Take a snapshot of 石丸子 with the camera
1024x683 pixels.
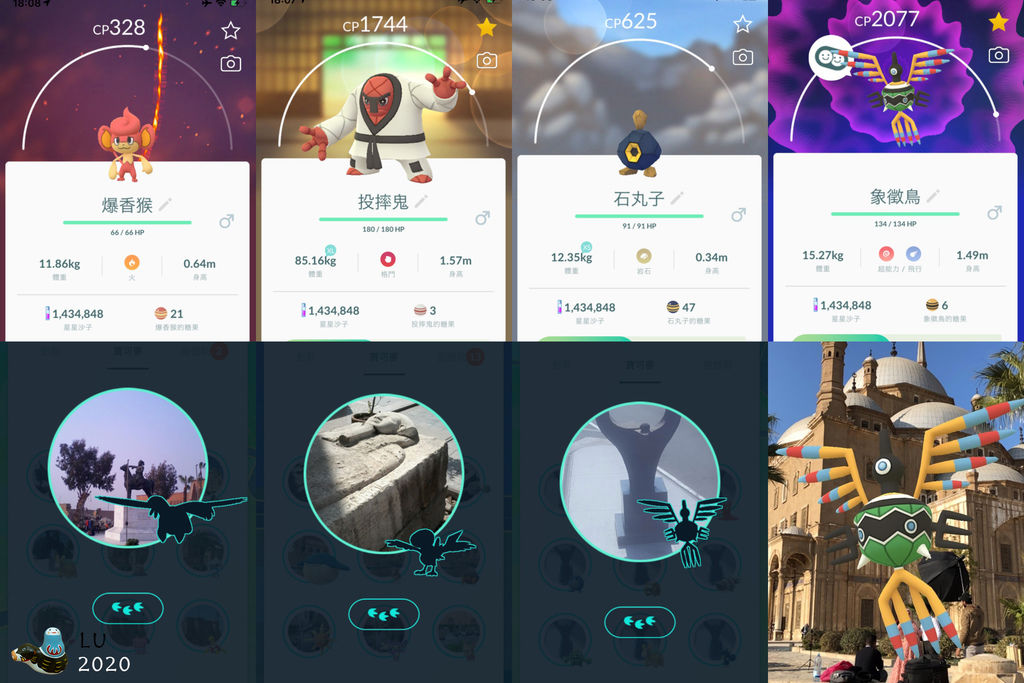point(743,57)
